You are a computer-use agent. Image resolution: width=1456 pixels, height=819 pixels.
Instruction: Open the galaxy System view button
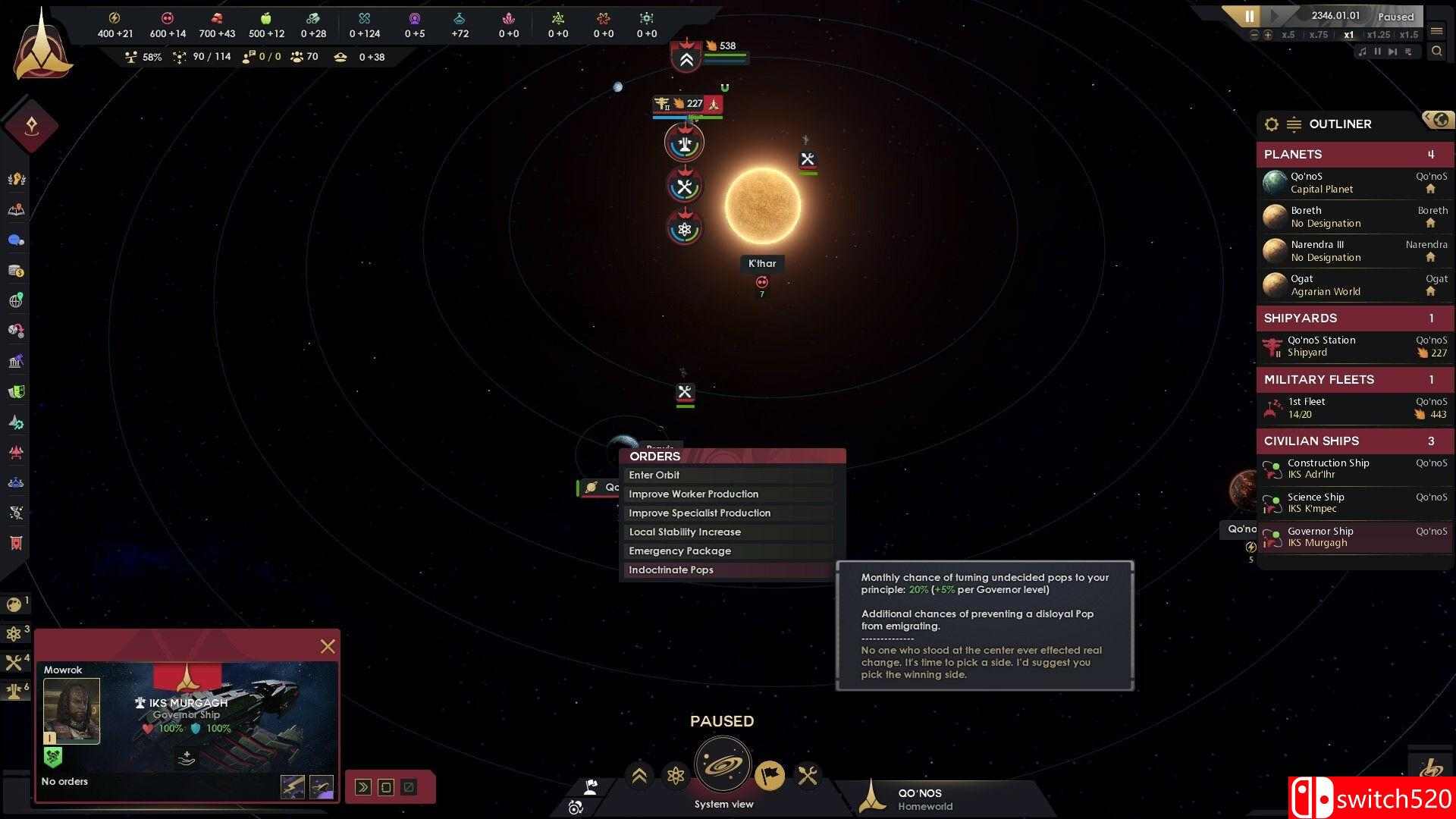pyautogui.click(x=723, y=766)
